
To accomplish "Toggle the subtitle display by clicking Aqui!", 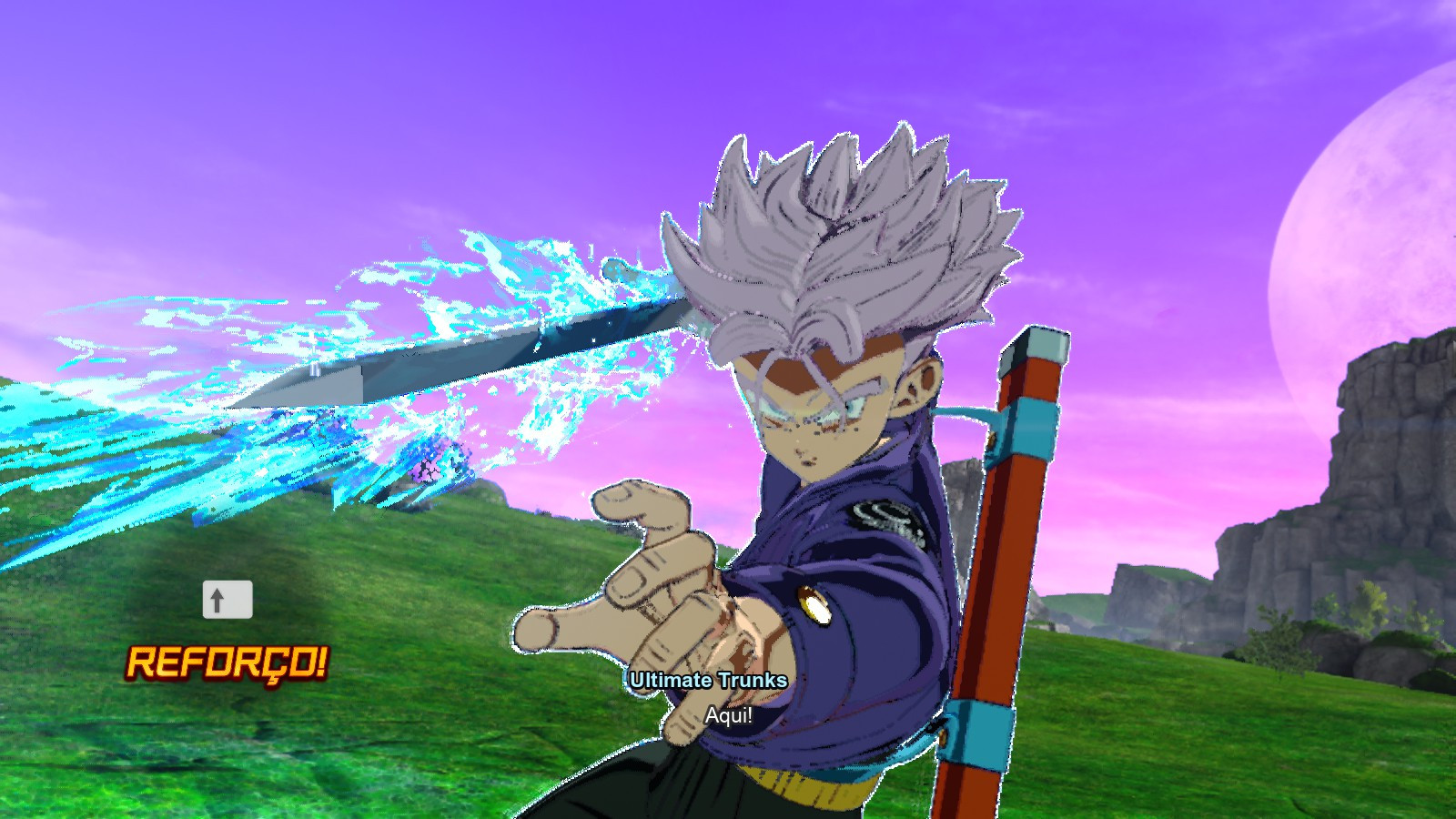I will (728, 714).
